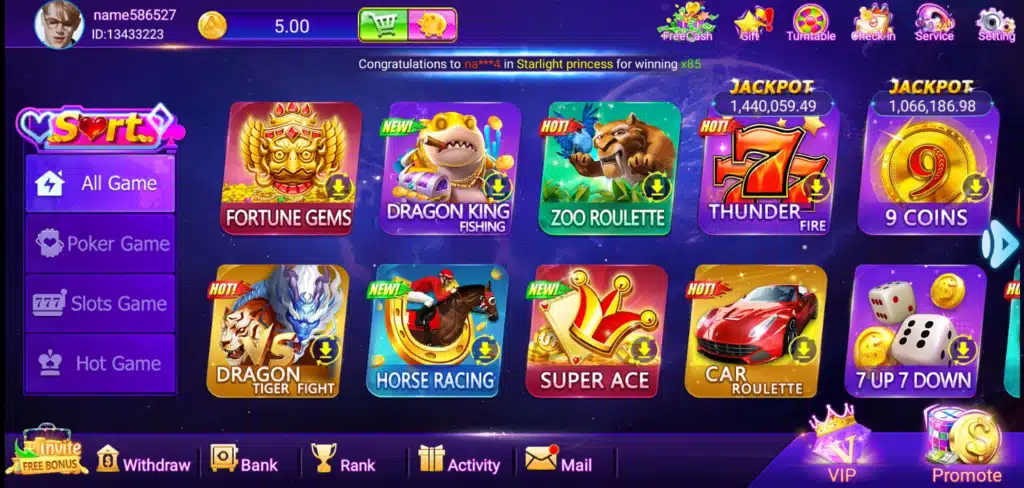This screenshot has width=1024, height=488.
Task: Open the 7 Up 7 Down dice game
Action: (914, 330)
